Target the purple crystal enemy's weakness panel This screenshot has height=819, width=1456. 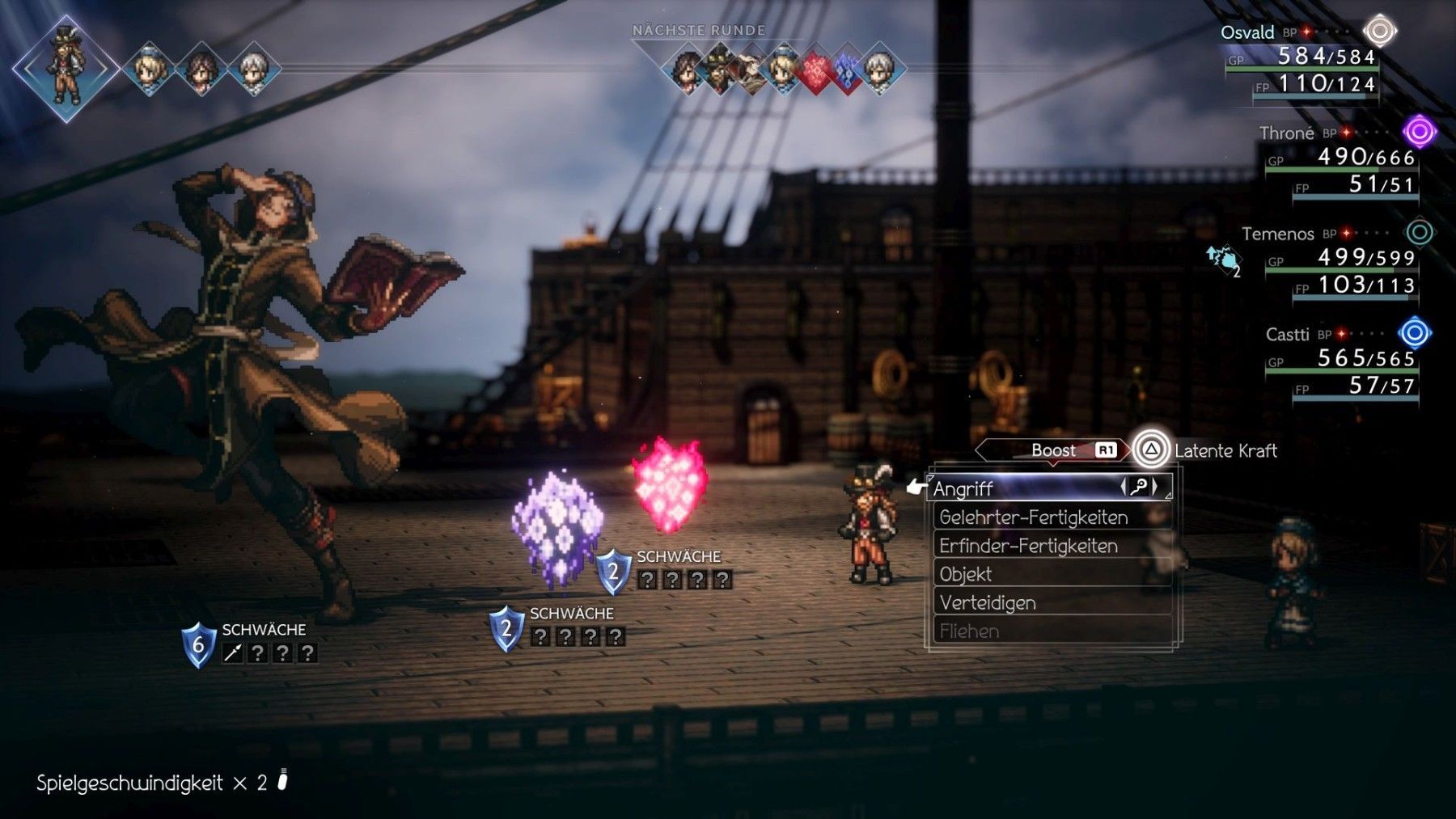coord(558,628)
